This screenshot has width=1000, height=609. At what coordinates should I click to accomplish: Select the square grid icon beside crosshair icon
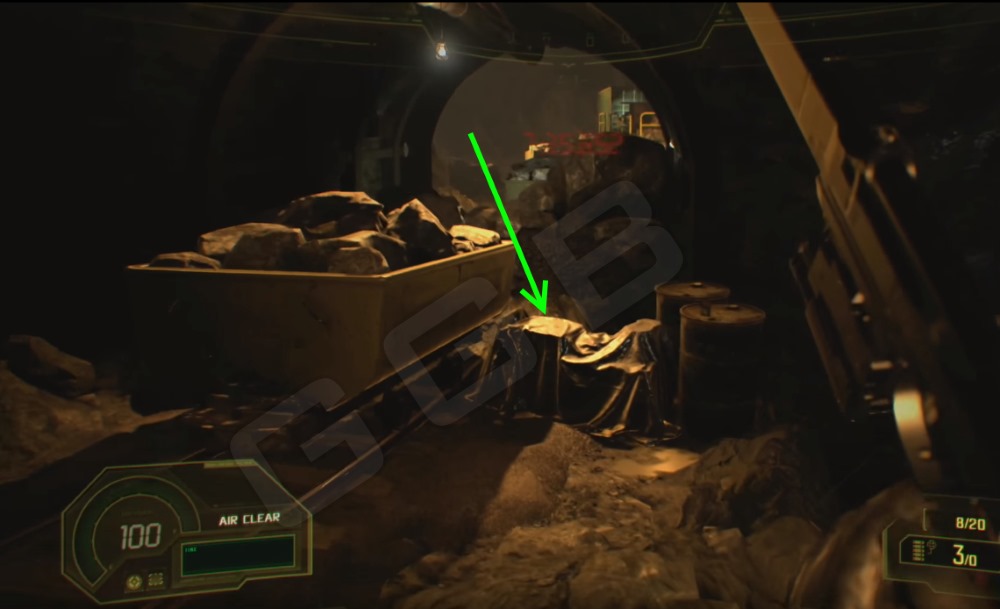pyautogui.click(x=156, y=579)
